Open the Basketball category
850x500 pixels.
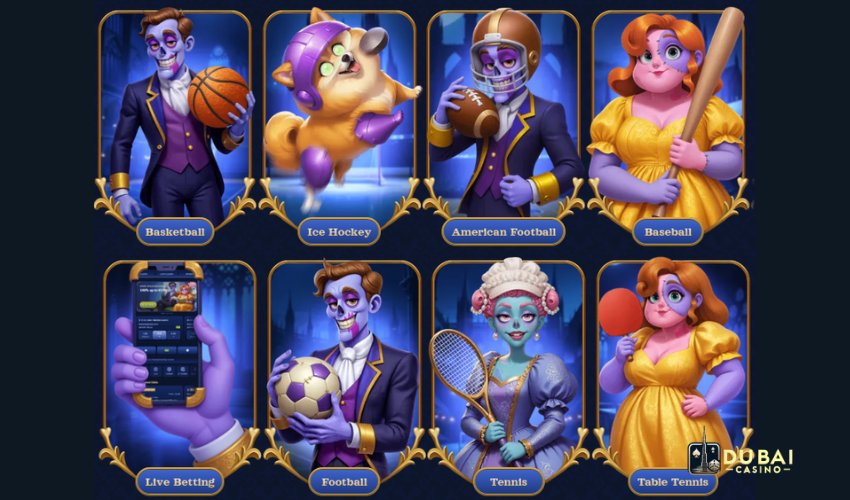[x=175, y=232]
